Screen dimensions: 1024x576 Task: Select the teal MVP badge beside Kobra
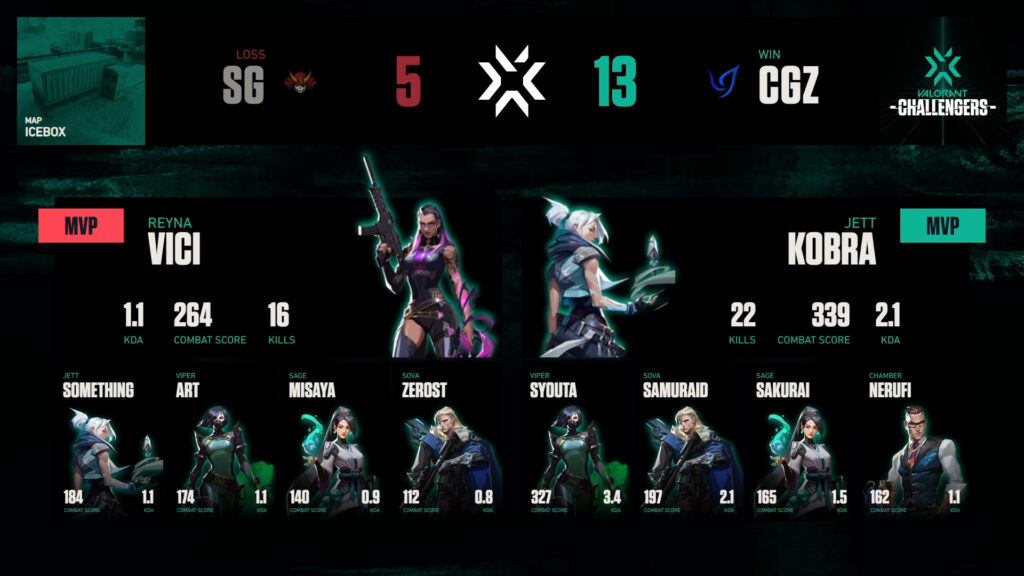pyautogui.click(x=942, y=226)
